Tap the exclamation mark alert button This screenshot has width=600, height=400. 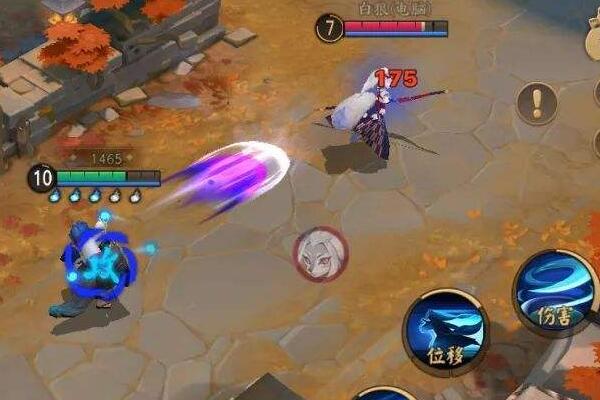pos(537,102)
